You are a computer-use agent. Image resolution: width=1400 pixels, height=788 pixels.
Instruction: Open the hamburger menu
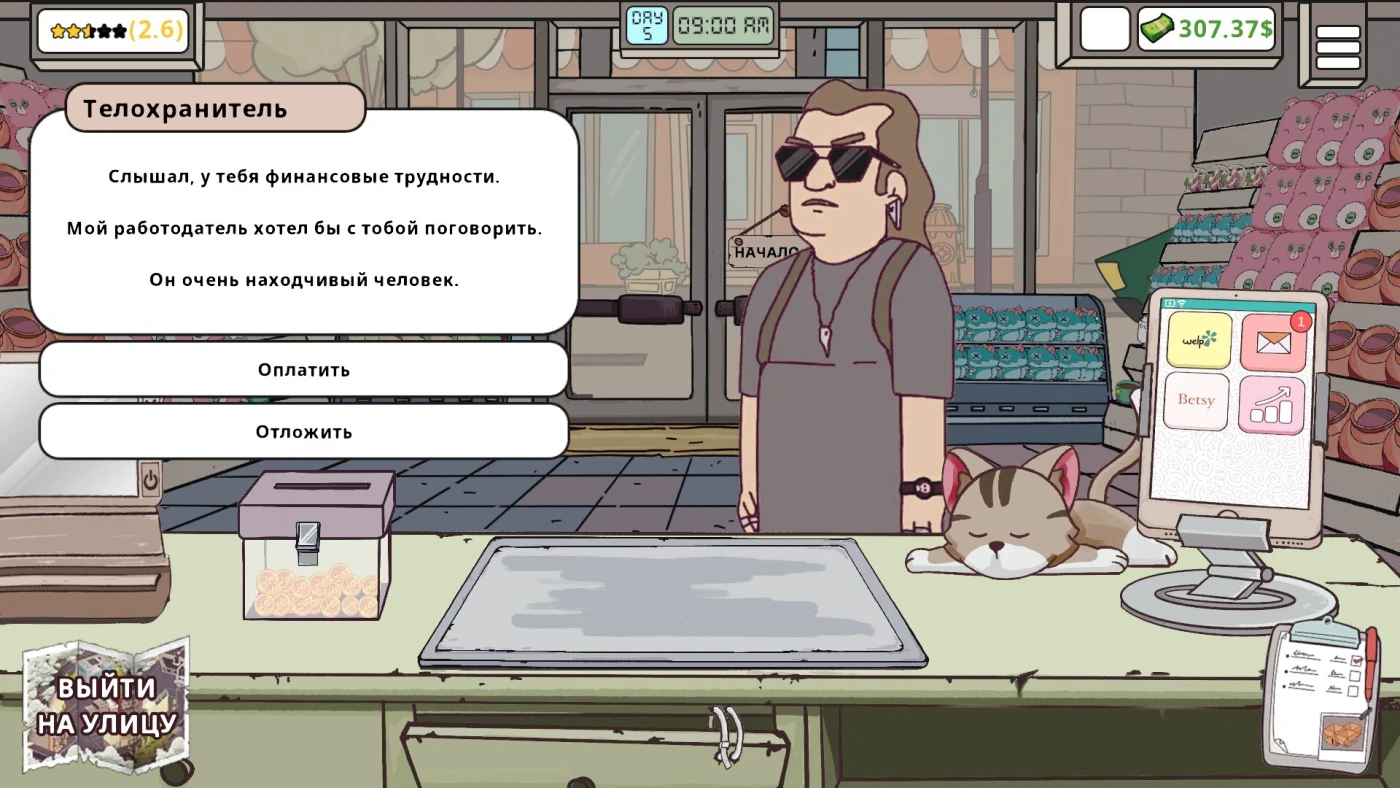coord(1337,46)
